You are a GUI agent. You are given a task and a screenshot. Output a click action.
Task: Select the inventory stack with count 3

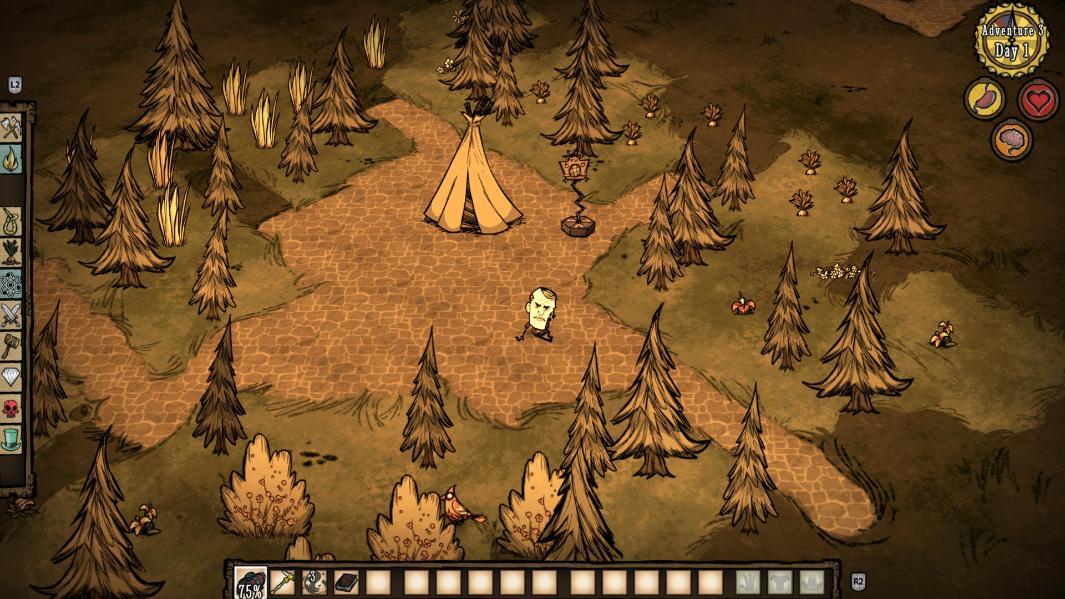pyautogui.click(x=314, y=583)
